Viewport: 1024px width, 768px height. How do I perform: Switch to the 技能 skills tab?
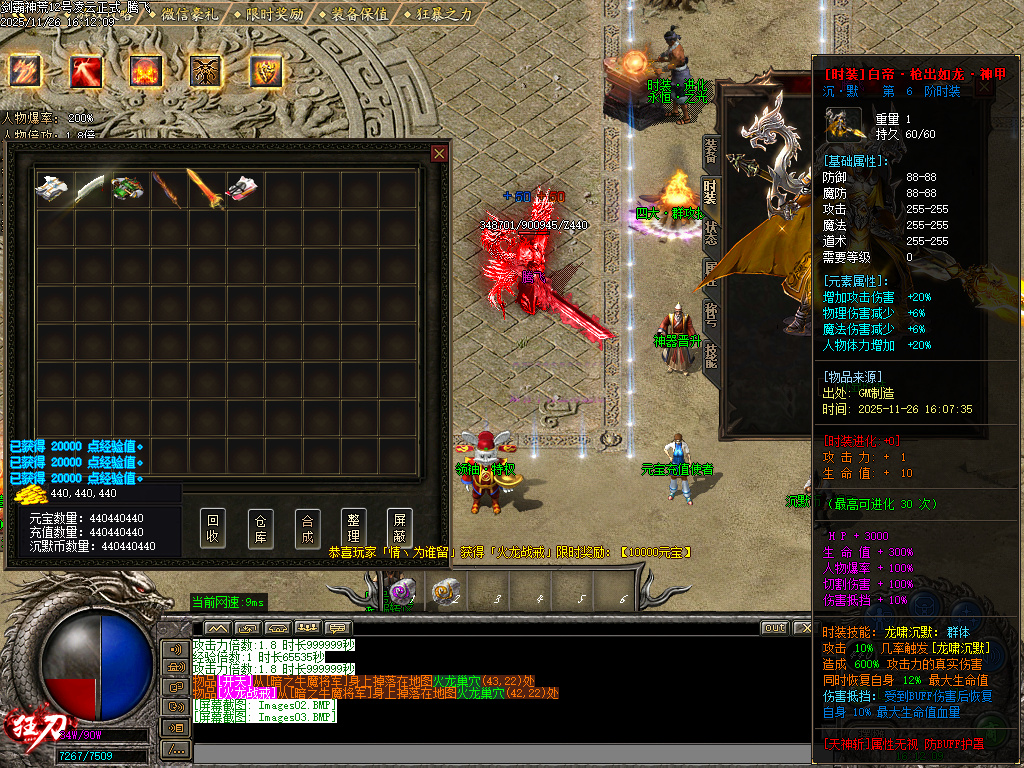click(x=710, y=352)
